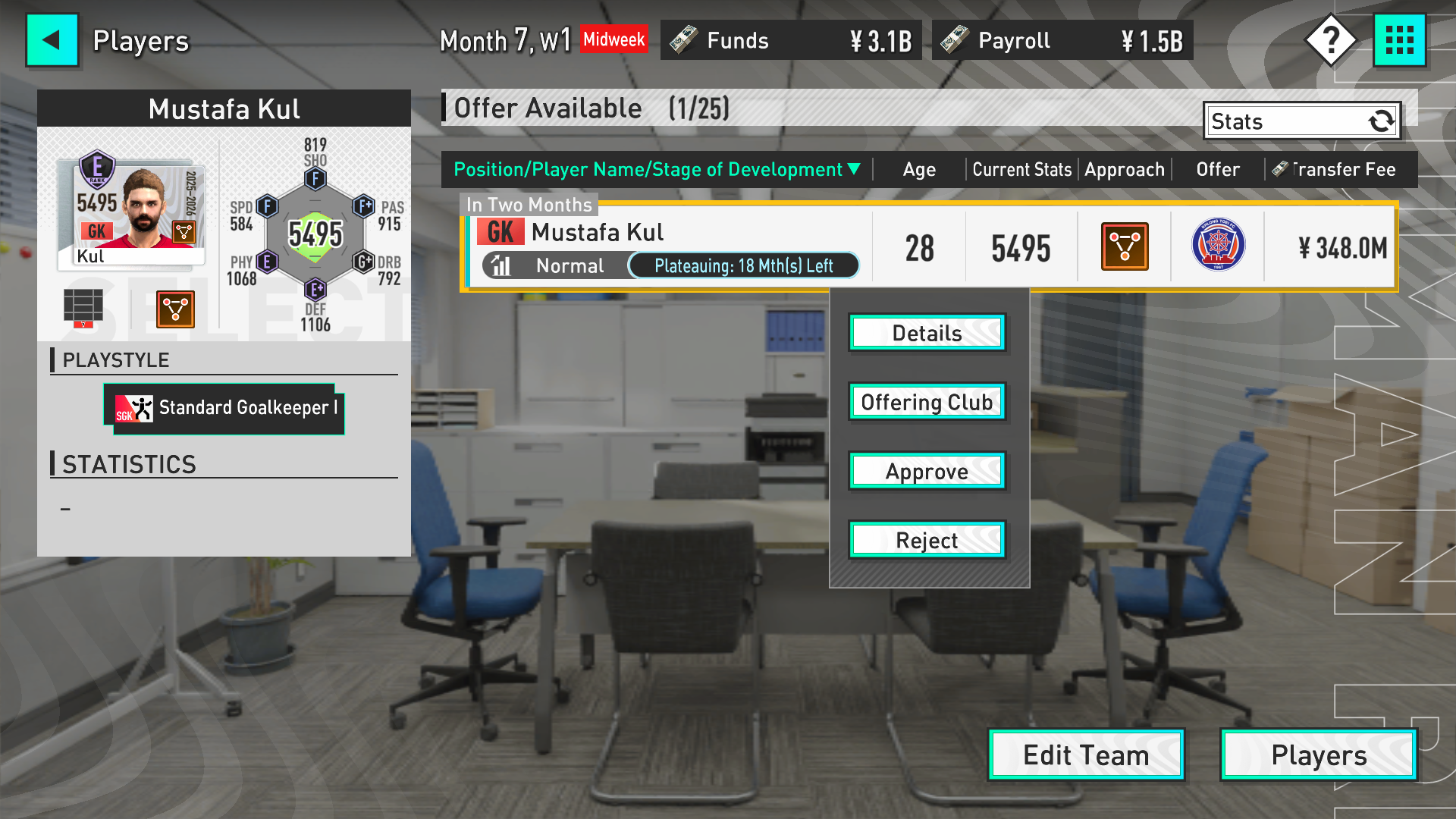1456x819 pixels.
Task: Reject the transfer offer
Action: 927,540
